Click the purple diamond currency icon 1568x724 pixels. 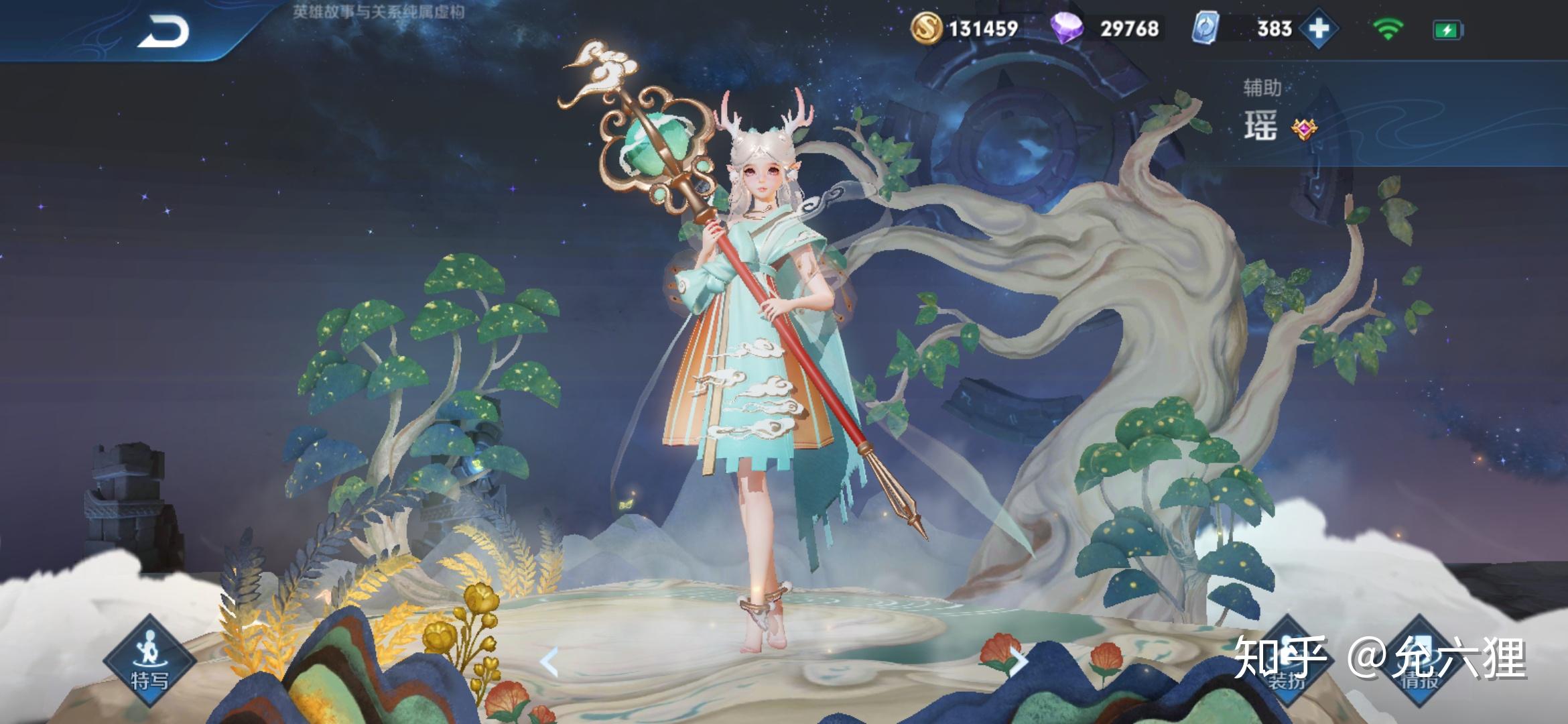pyautogui.click(x=1067, y=29)
